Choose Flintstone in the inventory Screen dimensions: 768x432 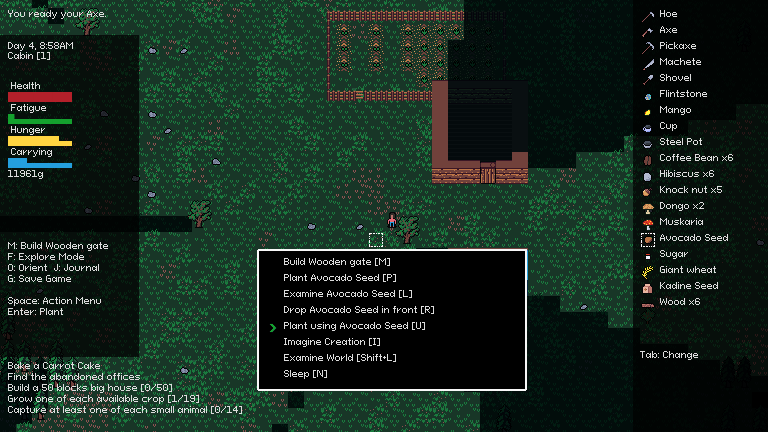click(683, 94)
